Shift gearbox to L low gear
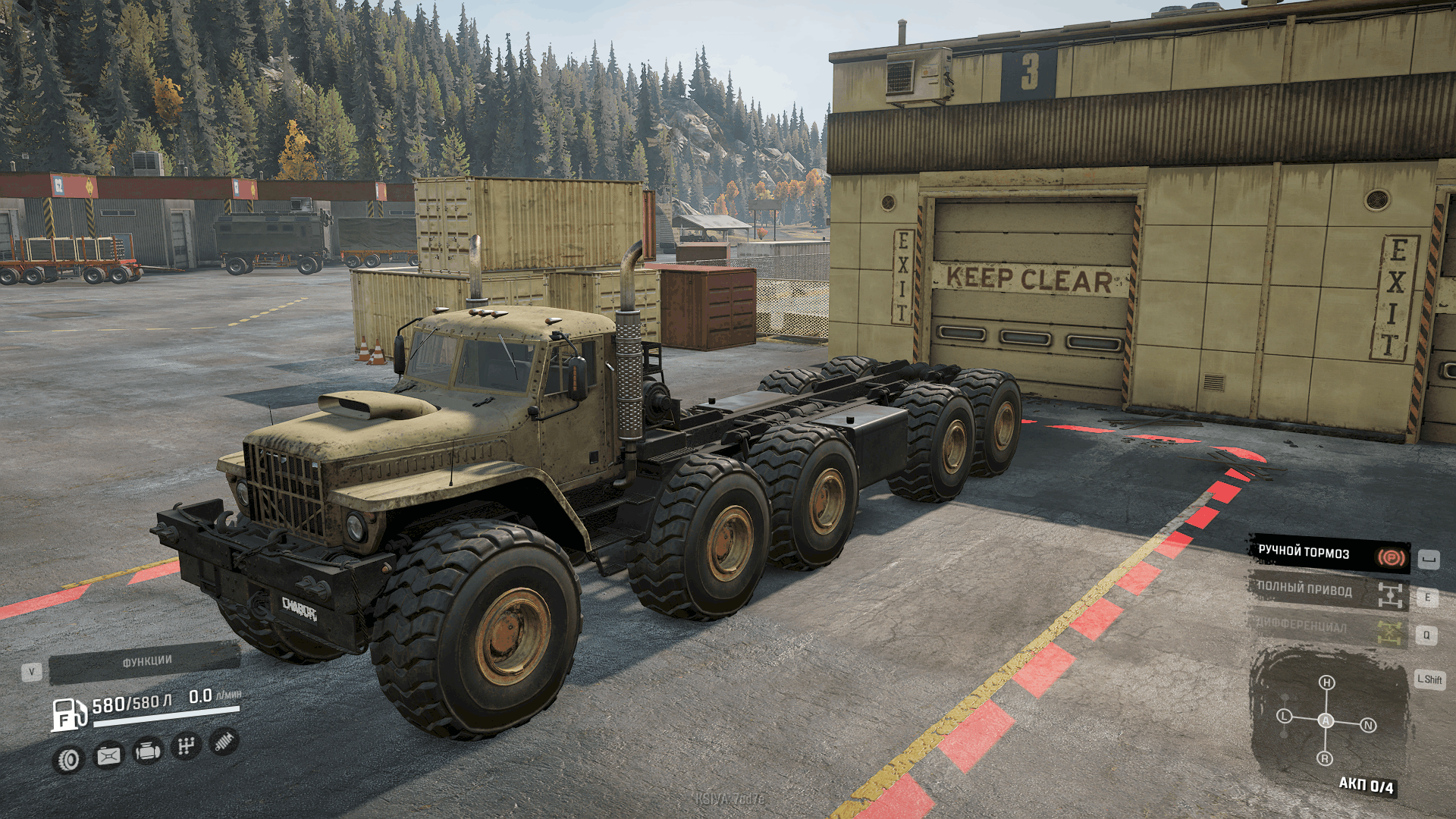 [1284, 716]
